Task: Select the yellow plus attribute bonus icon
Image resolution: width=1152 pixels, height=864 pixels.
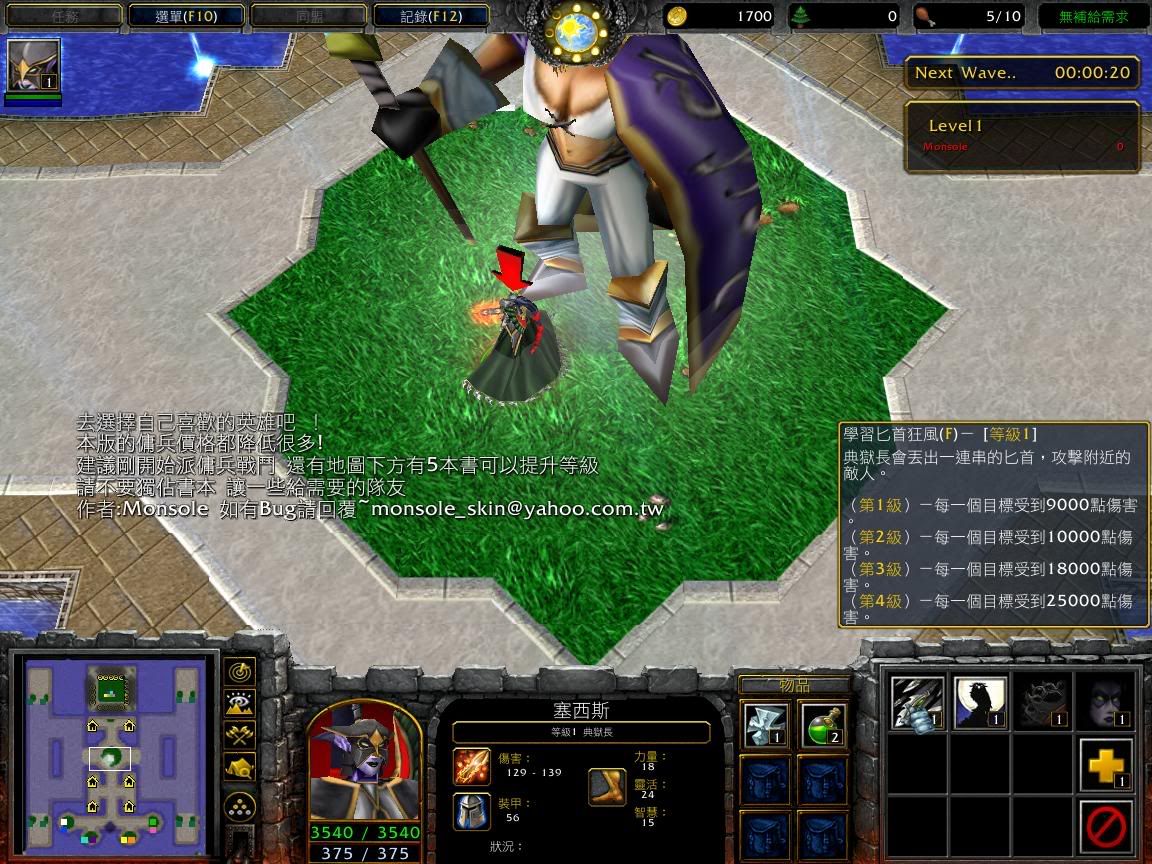Action: point(1106,765)
